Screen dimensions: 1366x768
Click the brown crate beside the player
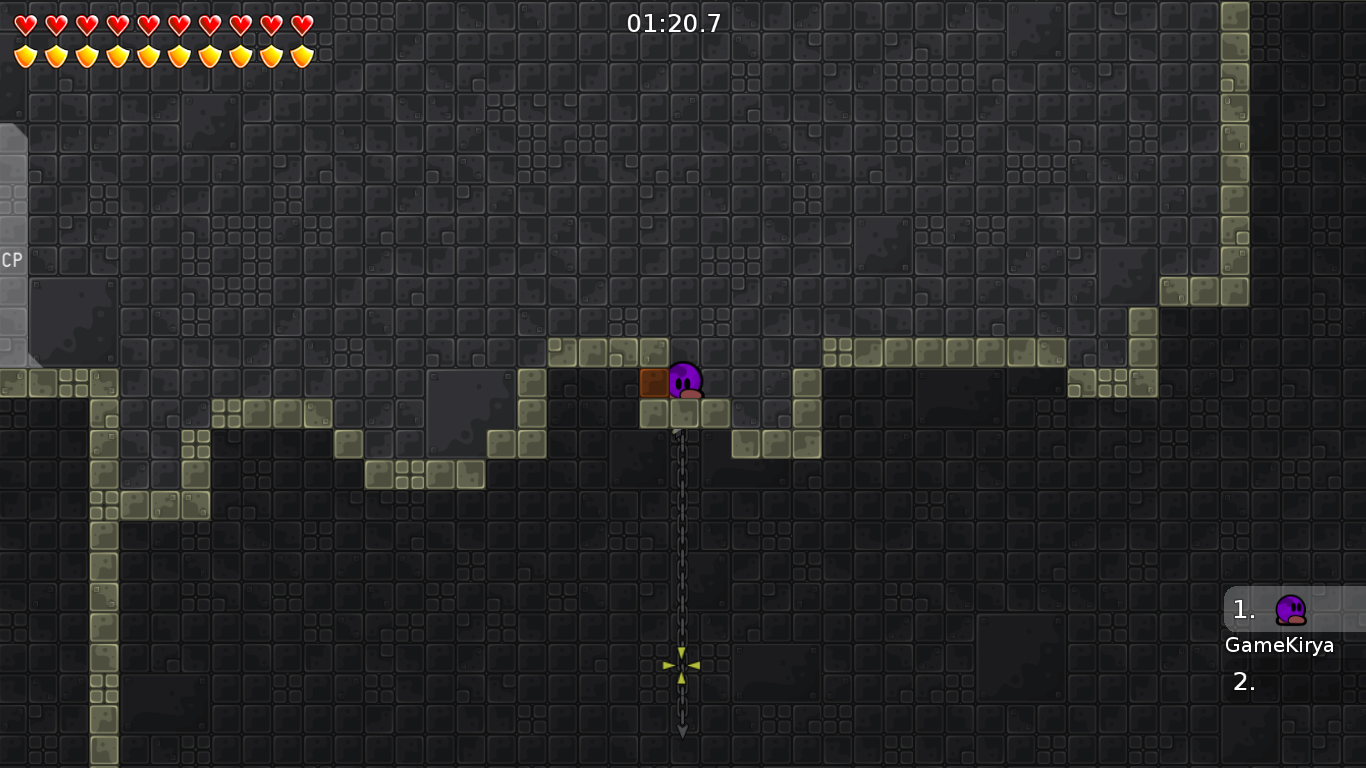(x=653, y=384)
